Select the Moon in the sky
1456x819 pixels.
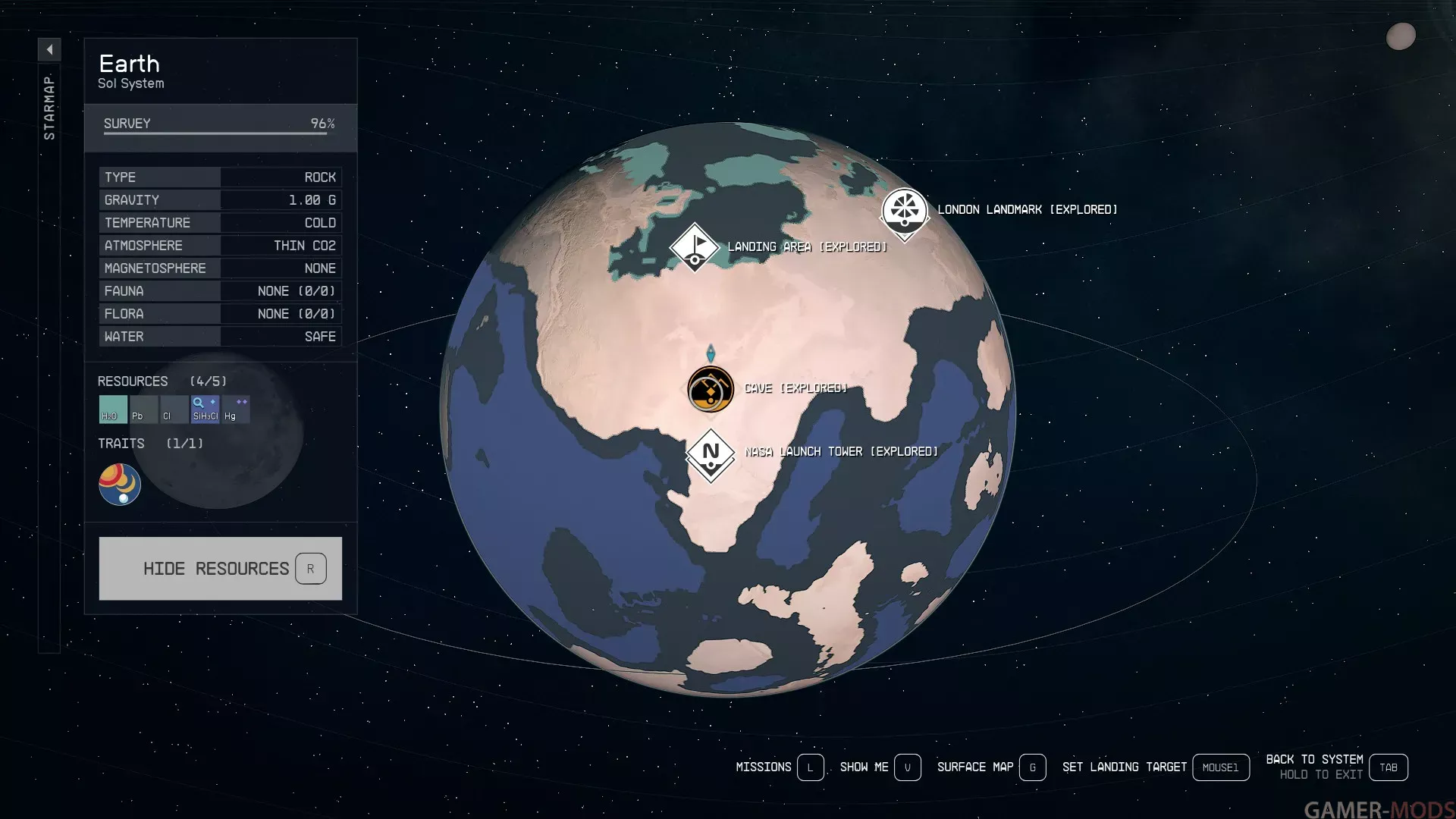pos(1400,36)
